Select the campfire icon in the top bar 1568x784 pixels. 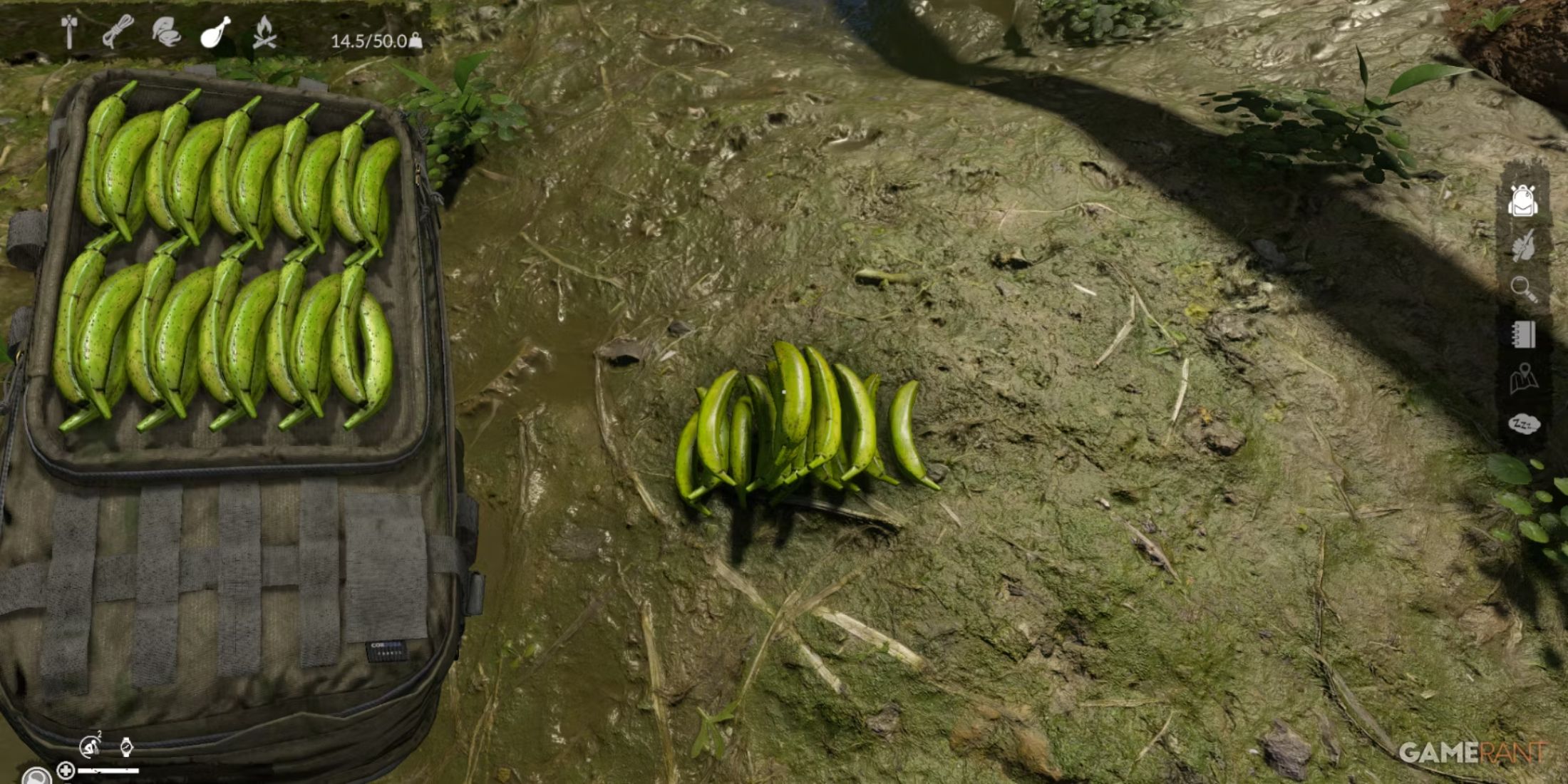click(264, 34)
